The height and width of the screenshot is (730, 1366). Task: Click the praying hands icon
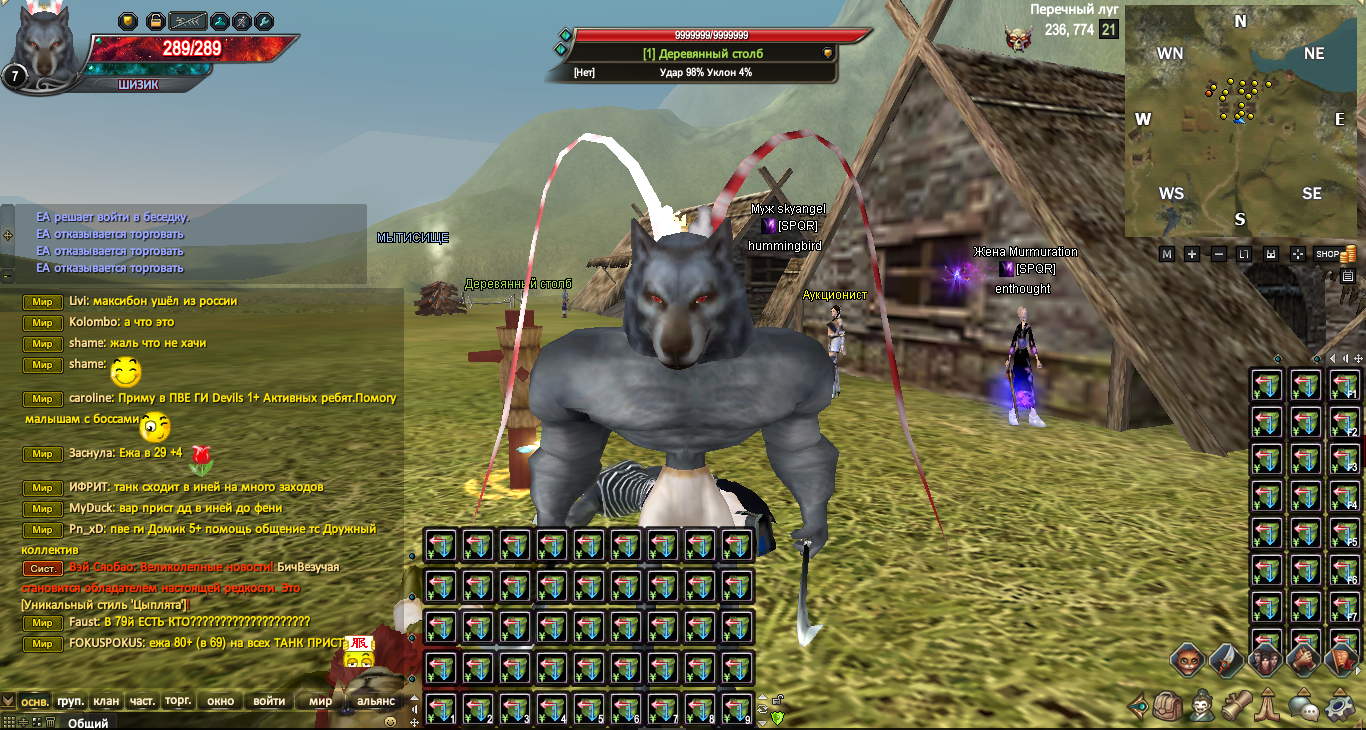pyautogui.click(x=1270, y=707)
